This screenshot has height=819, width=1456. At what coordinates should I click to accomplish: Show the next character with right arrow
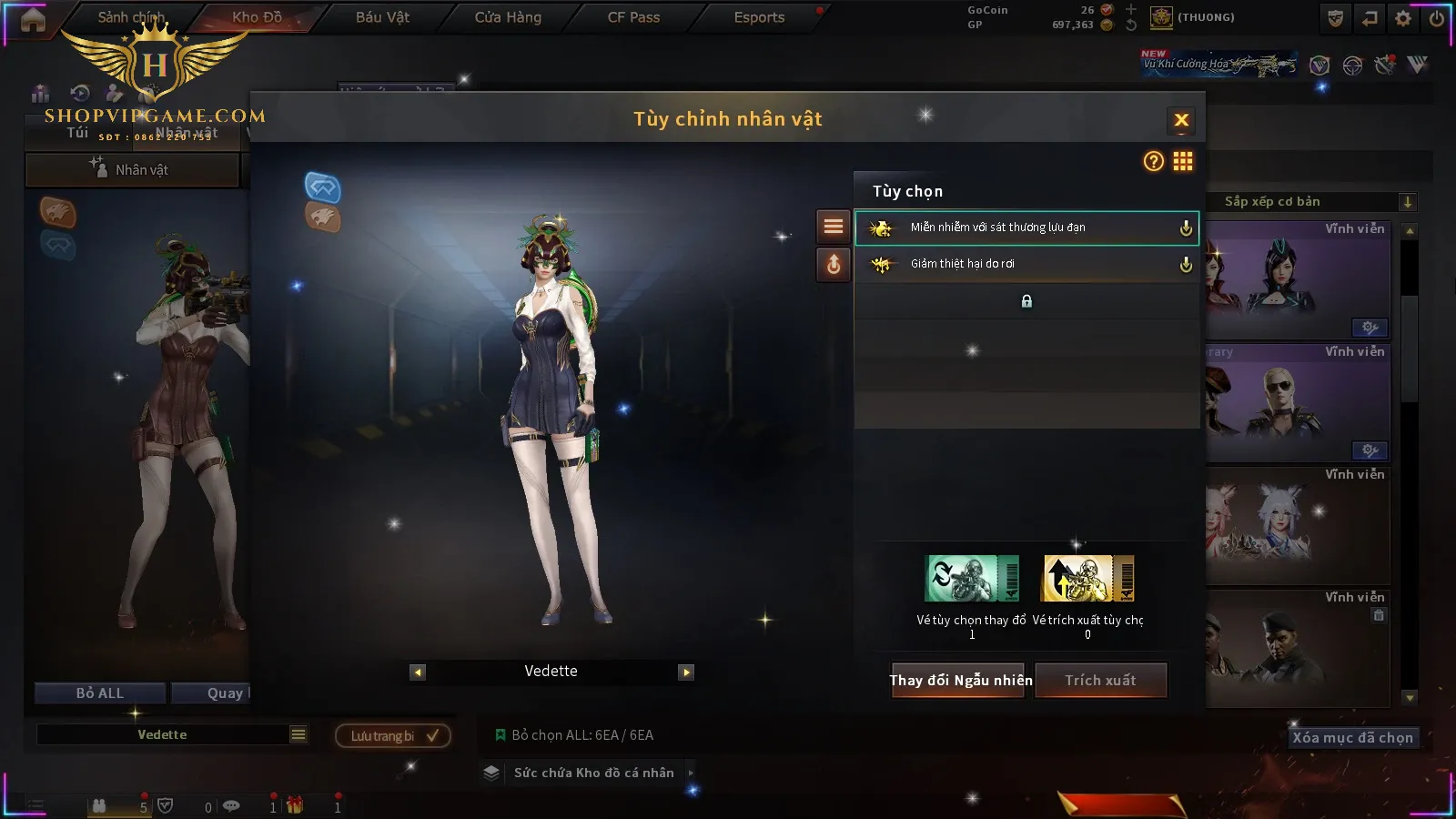pos(686,672)
